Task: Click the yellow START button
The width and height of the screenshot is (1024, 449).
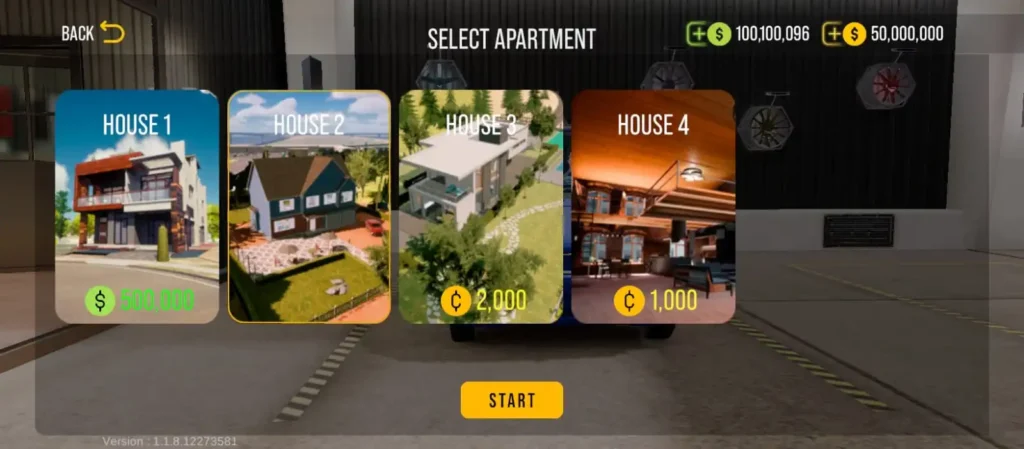Action: coord(512,400)
